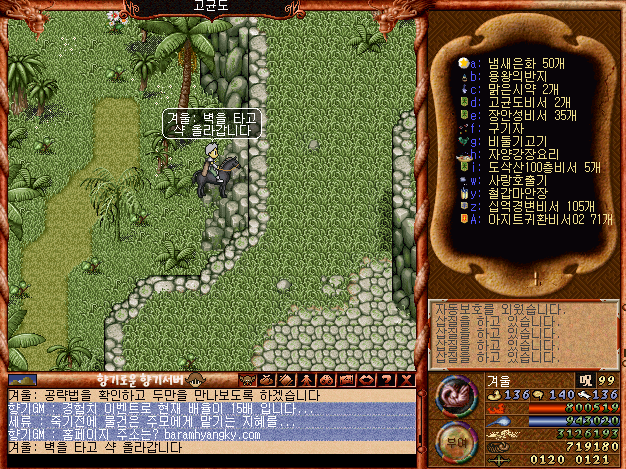626x469 pixels.
Task: Use the 아지트귀환비서02 return scroll
Action: click(540, 219)
